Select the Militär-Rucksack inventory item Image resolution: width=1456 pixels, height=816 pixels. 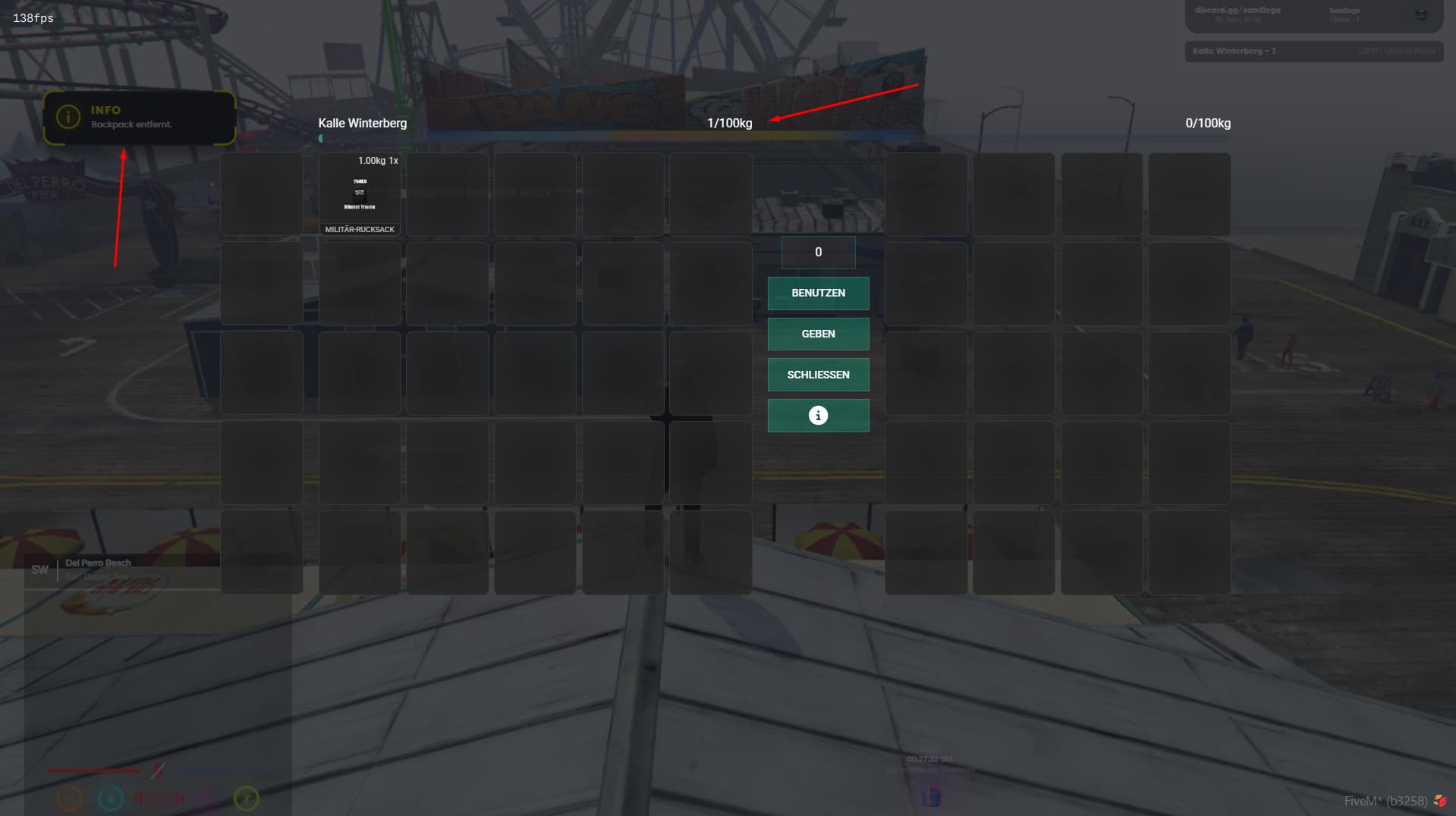click(x=360, y=193)
